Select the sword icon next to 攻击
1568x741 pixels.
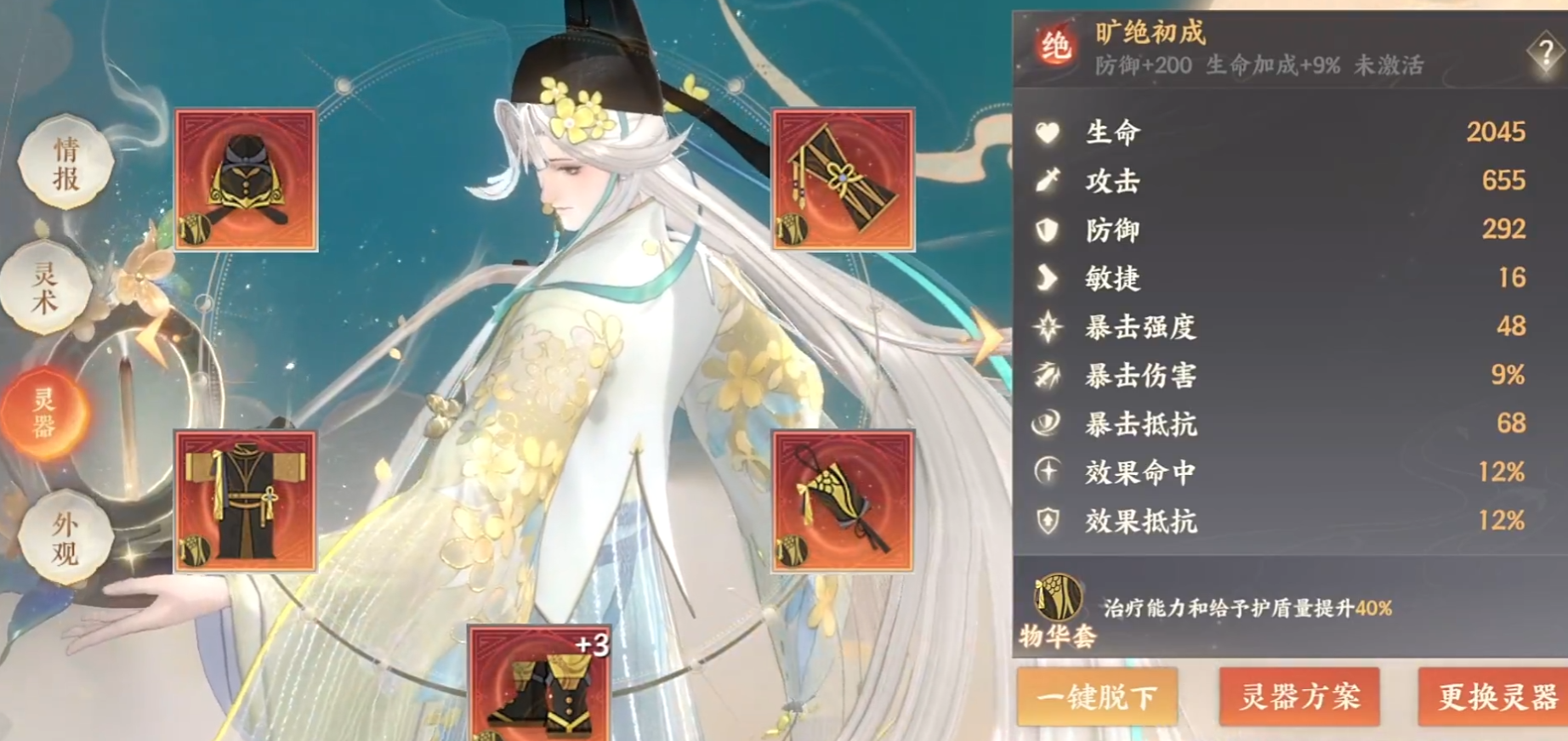pos(1048,182)
